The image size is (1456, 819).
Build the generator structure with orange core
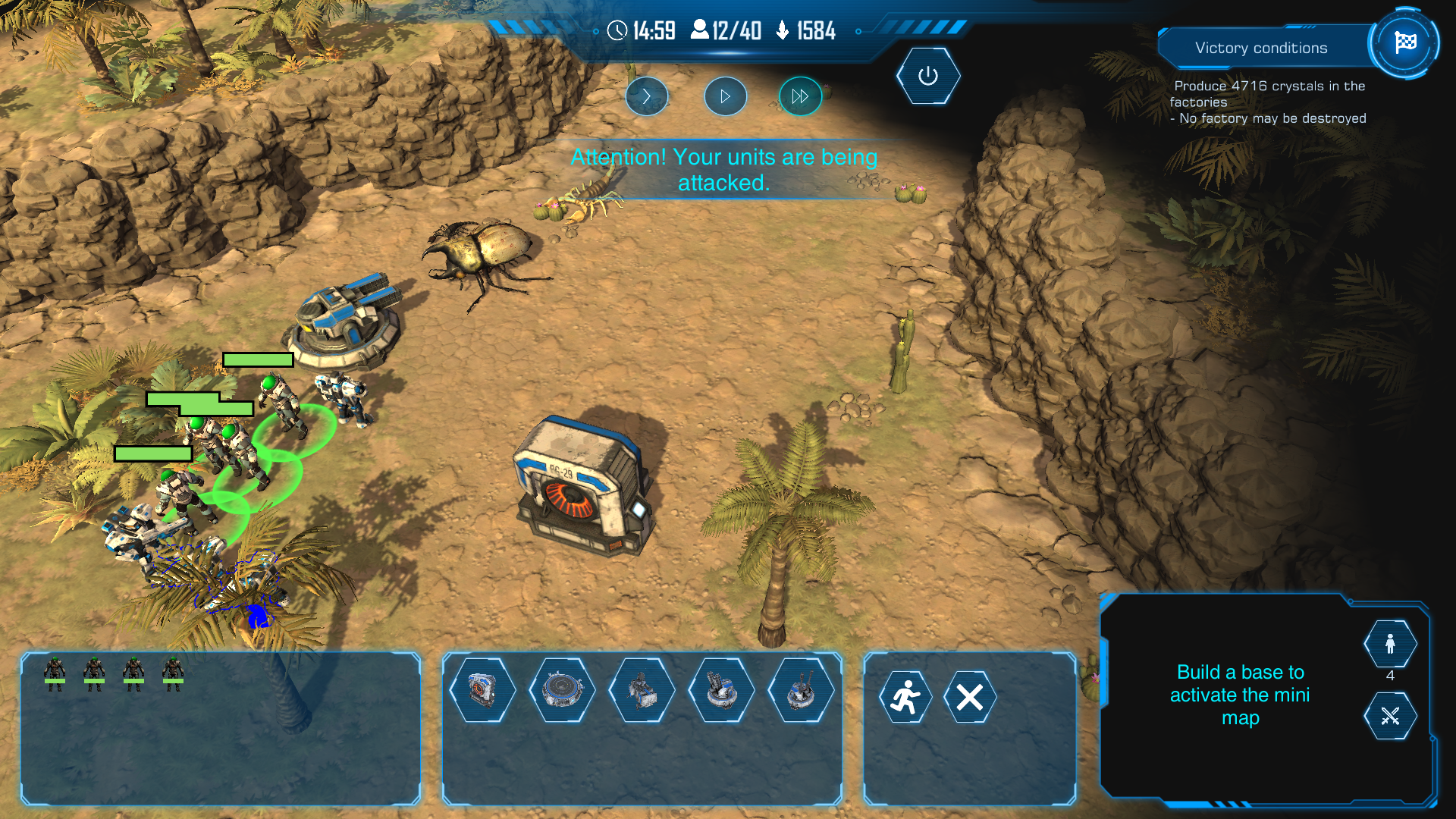482,691
